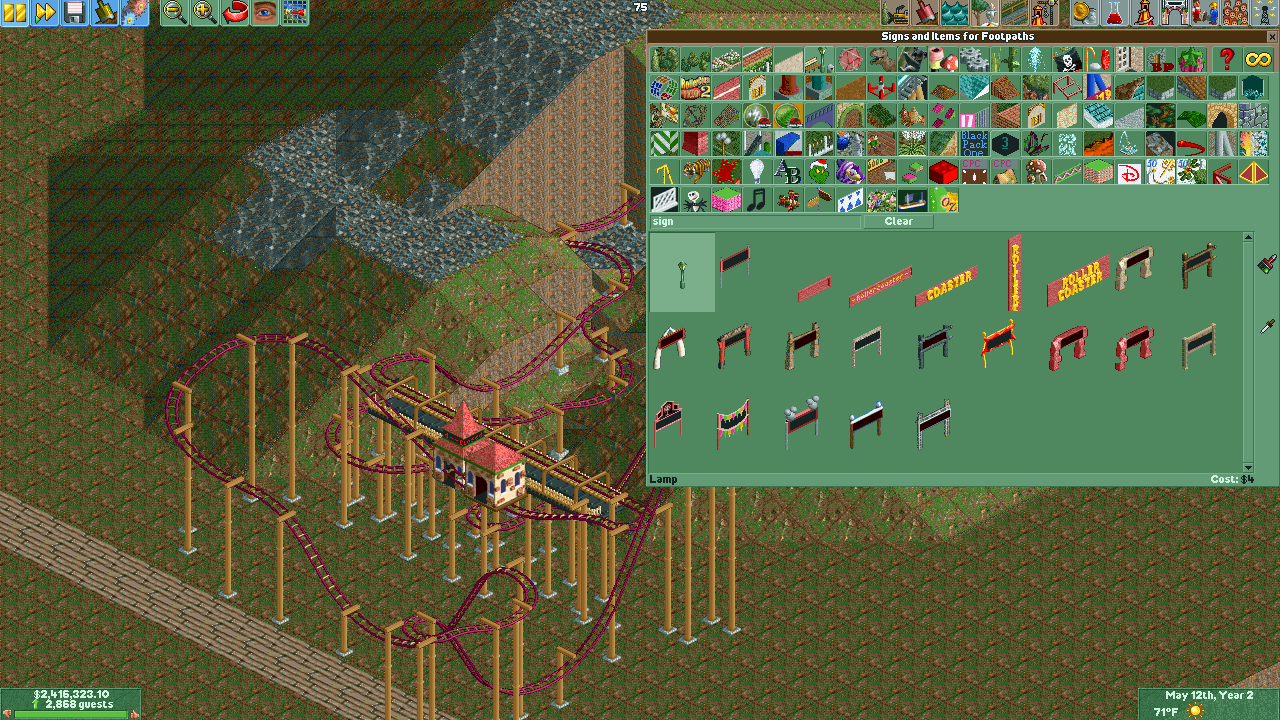
Task: Open the save options disk icon
Action: click(x=75, y=14)
